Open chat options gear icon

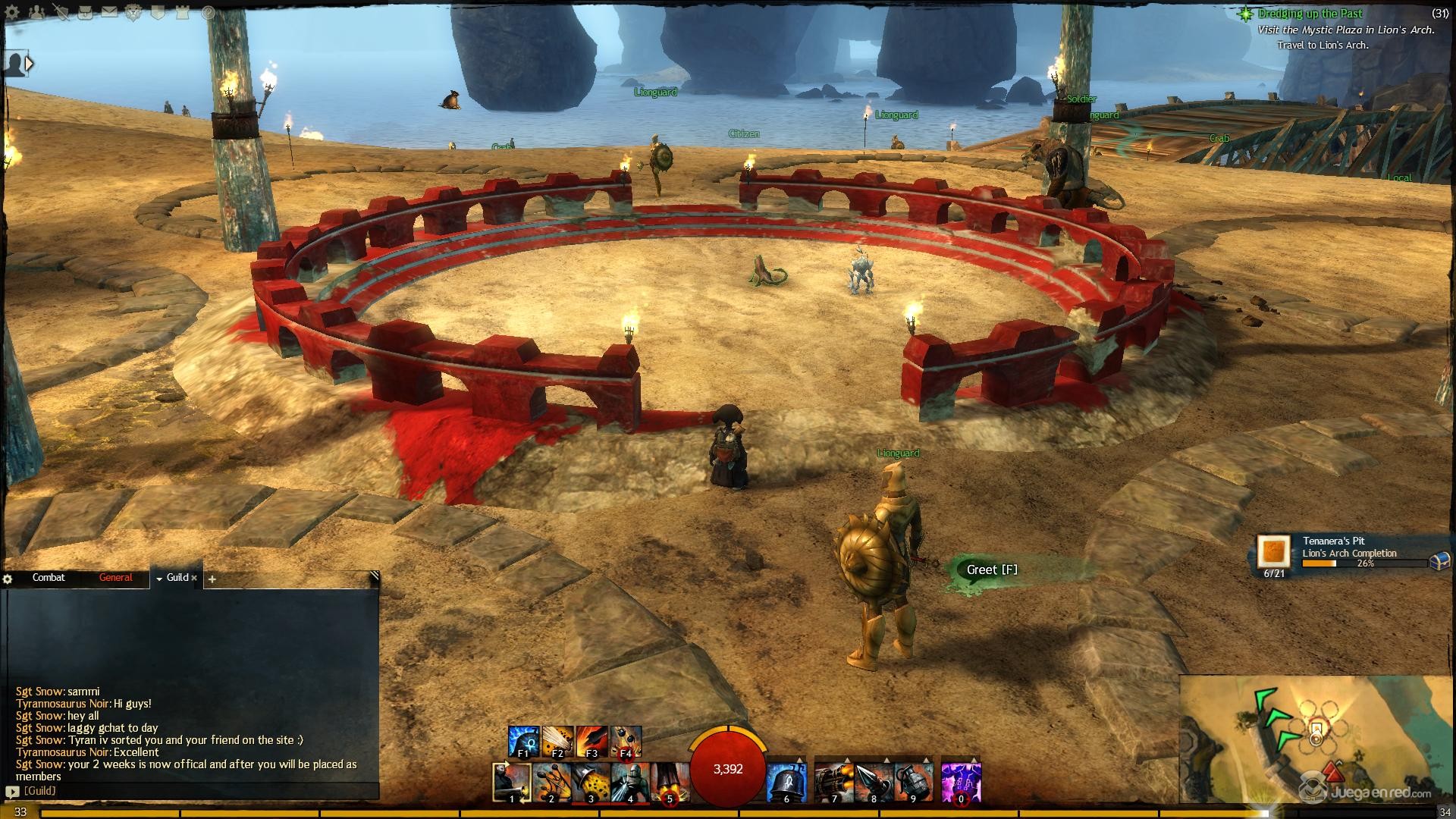tap(8, 579)
